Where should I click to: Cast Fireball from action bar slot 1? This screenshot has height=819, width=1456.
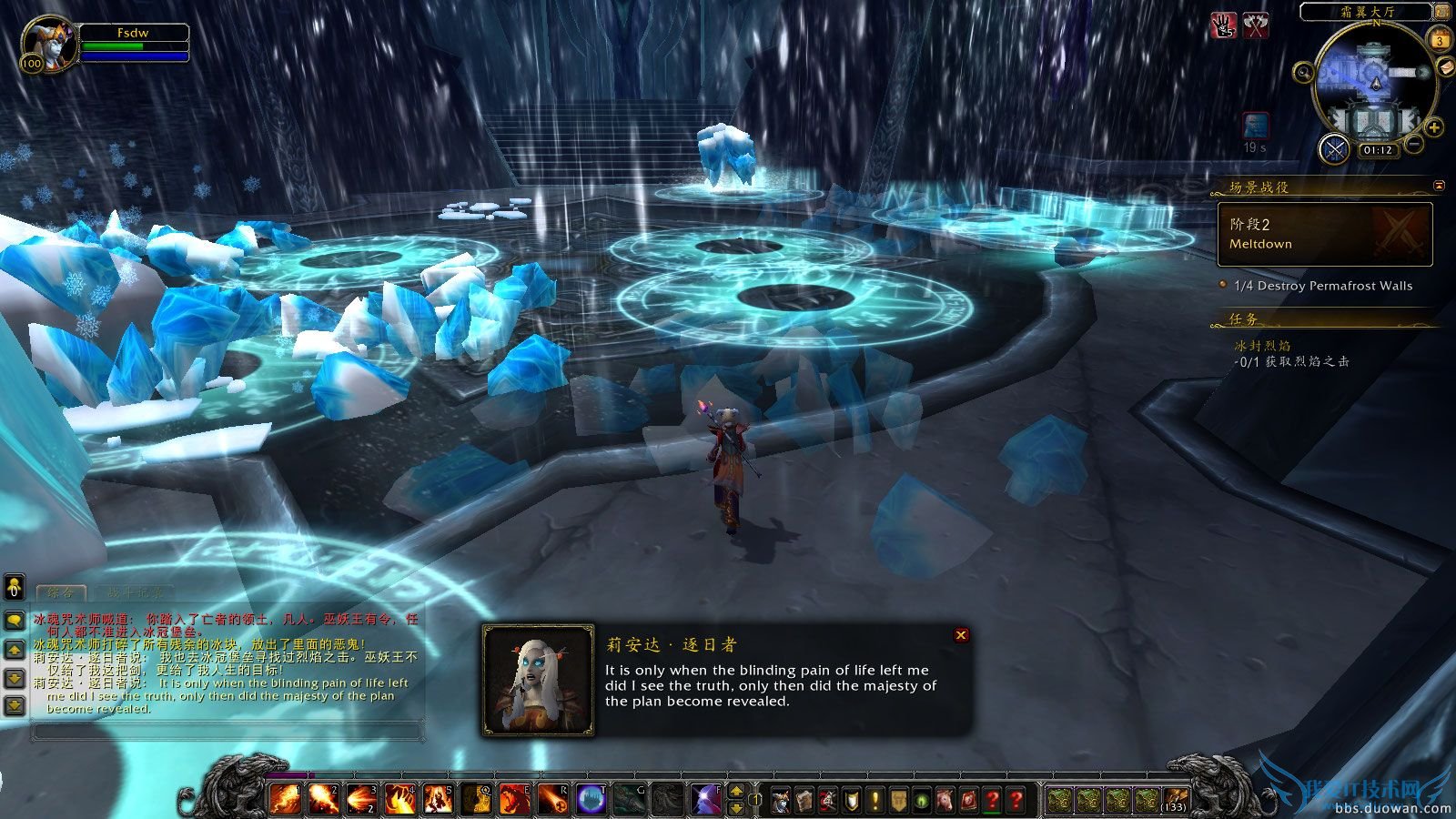[284, 800]
